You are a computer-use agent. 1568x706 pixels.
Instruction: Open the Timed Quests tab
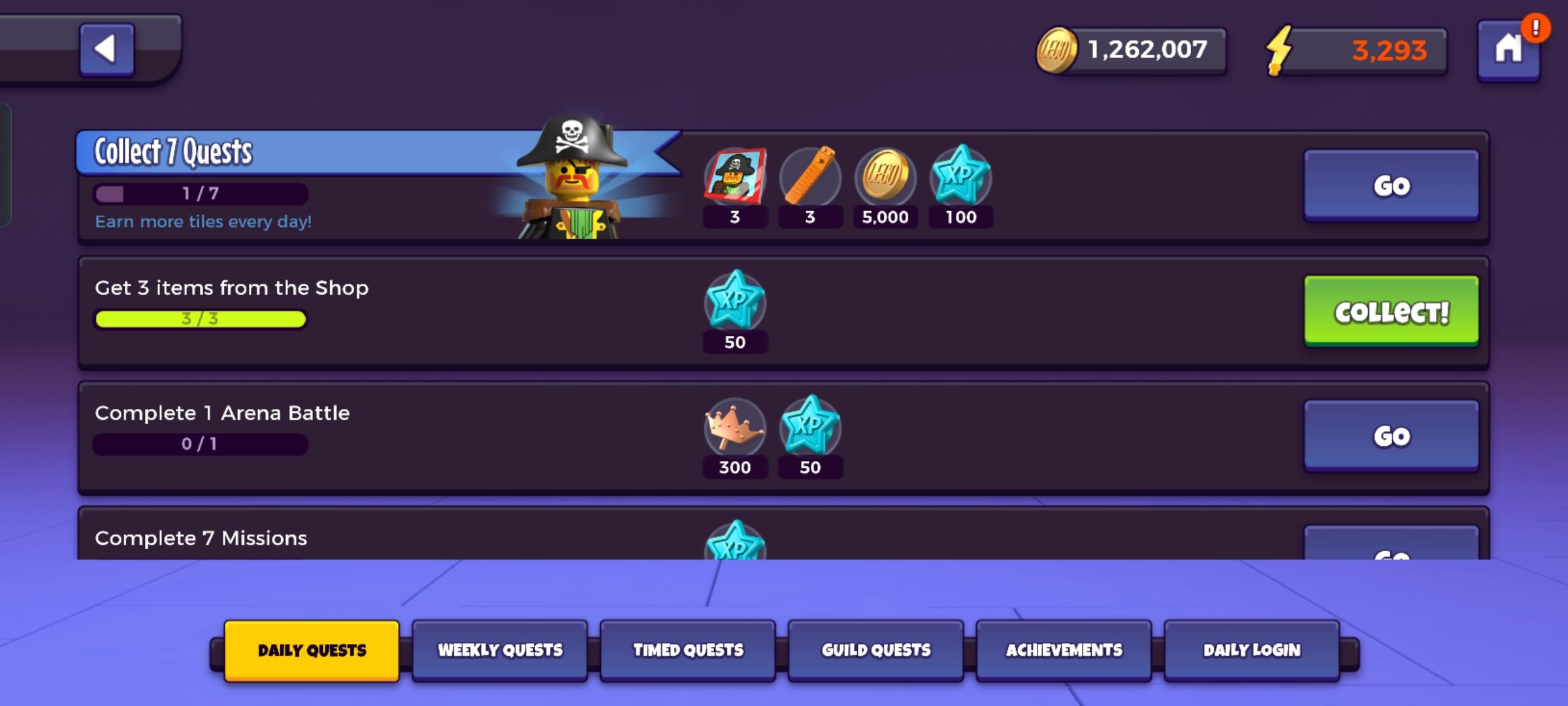click(688, 650)
